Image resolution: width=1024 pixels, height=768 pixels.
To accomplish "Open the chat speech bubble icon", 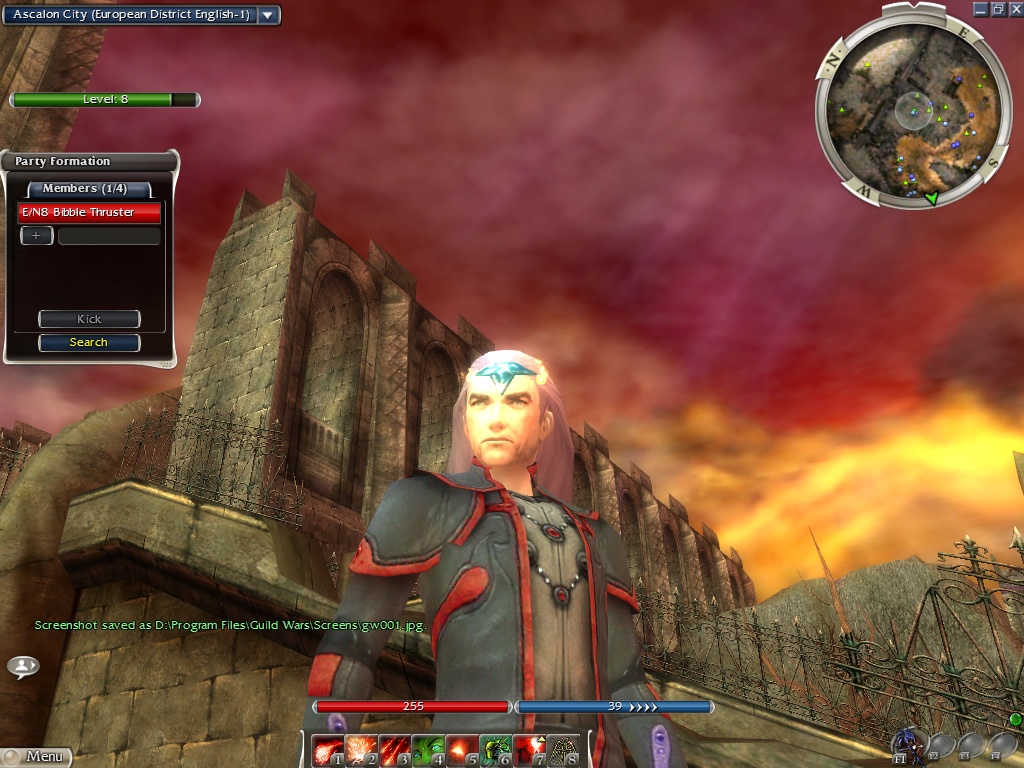I will pyautogui.click(x=22, y=666).
